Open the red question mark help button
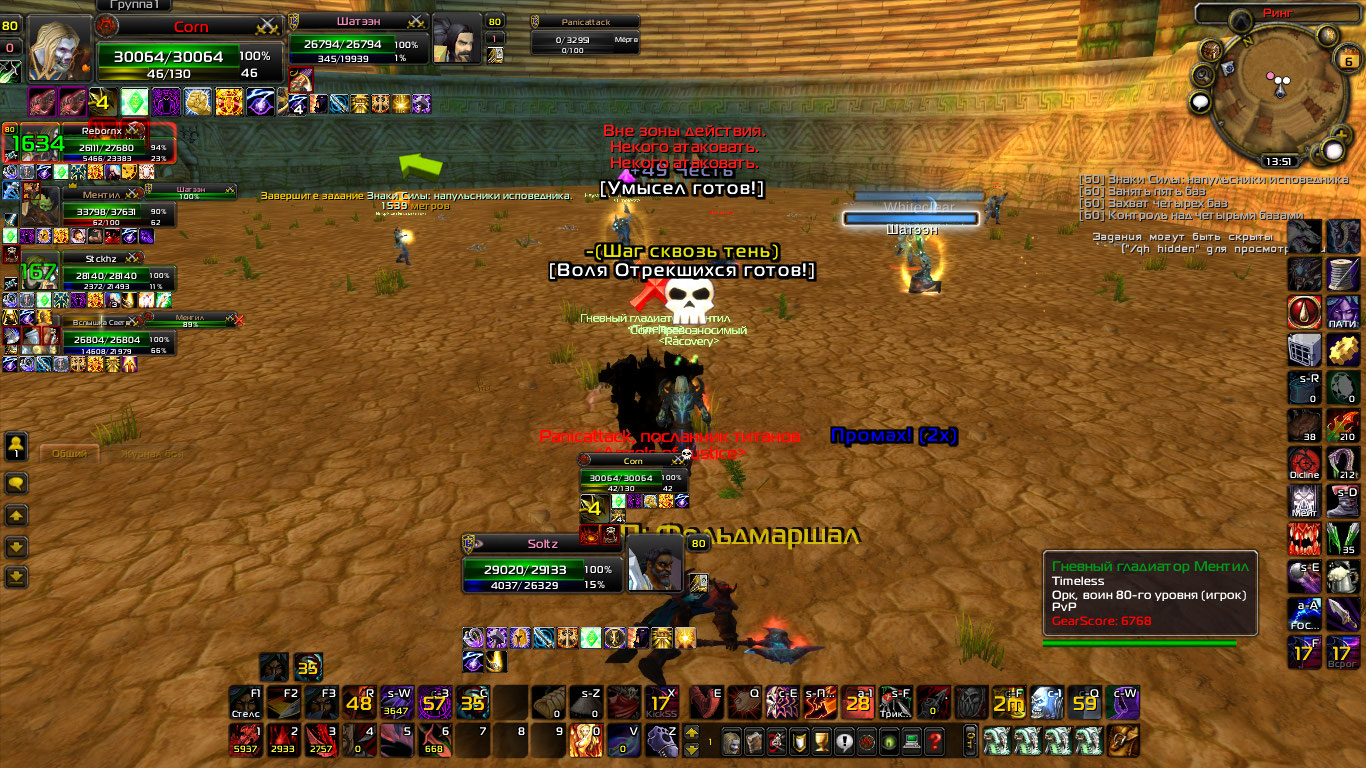This screenshot has width=1366, height=768. click(935, 741)
